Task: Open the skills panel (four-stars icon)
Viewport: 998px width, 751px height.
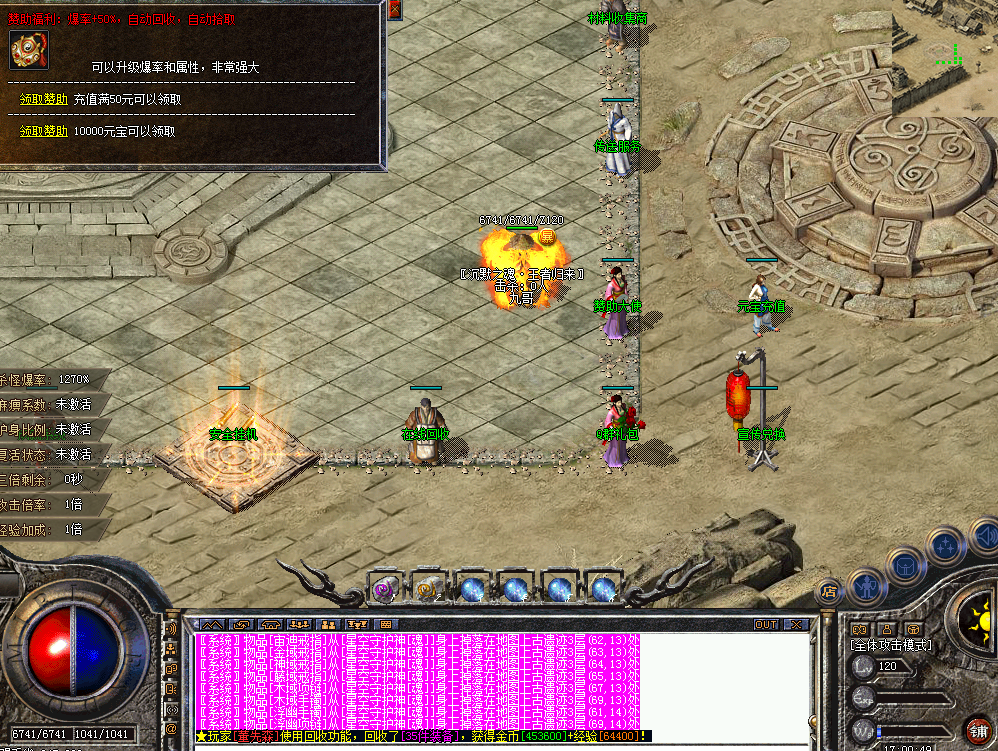Action: pos(945,545)
